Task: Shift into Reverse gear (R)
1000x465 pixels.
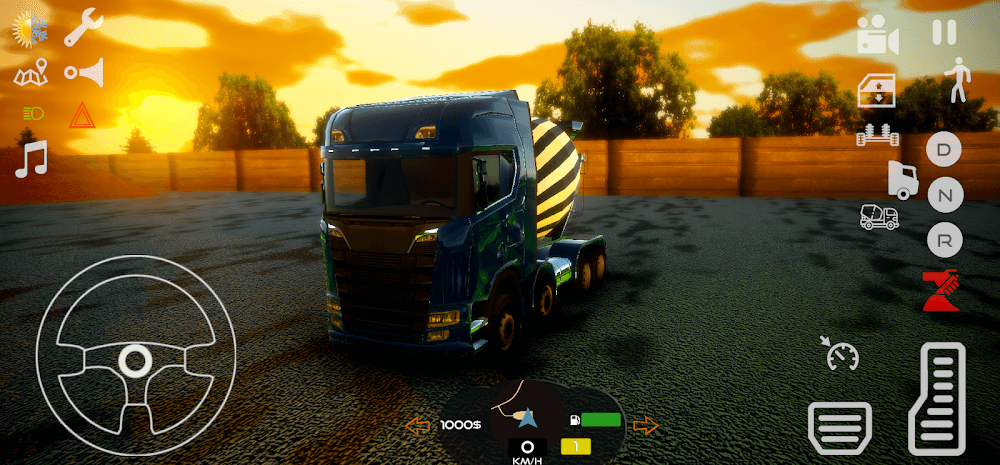Action: [944, 239]
